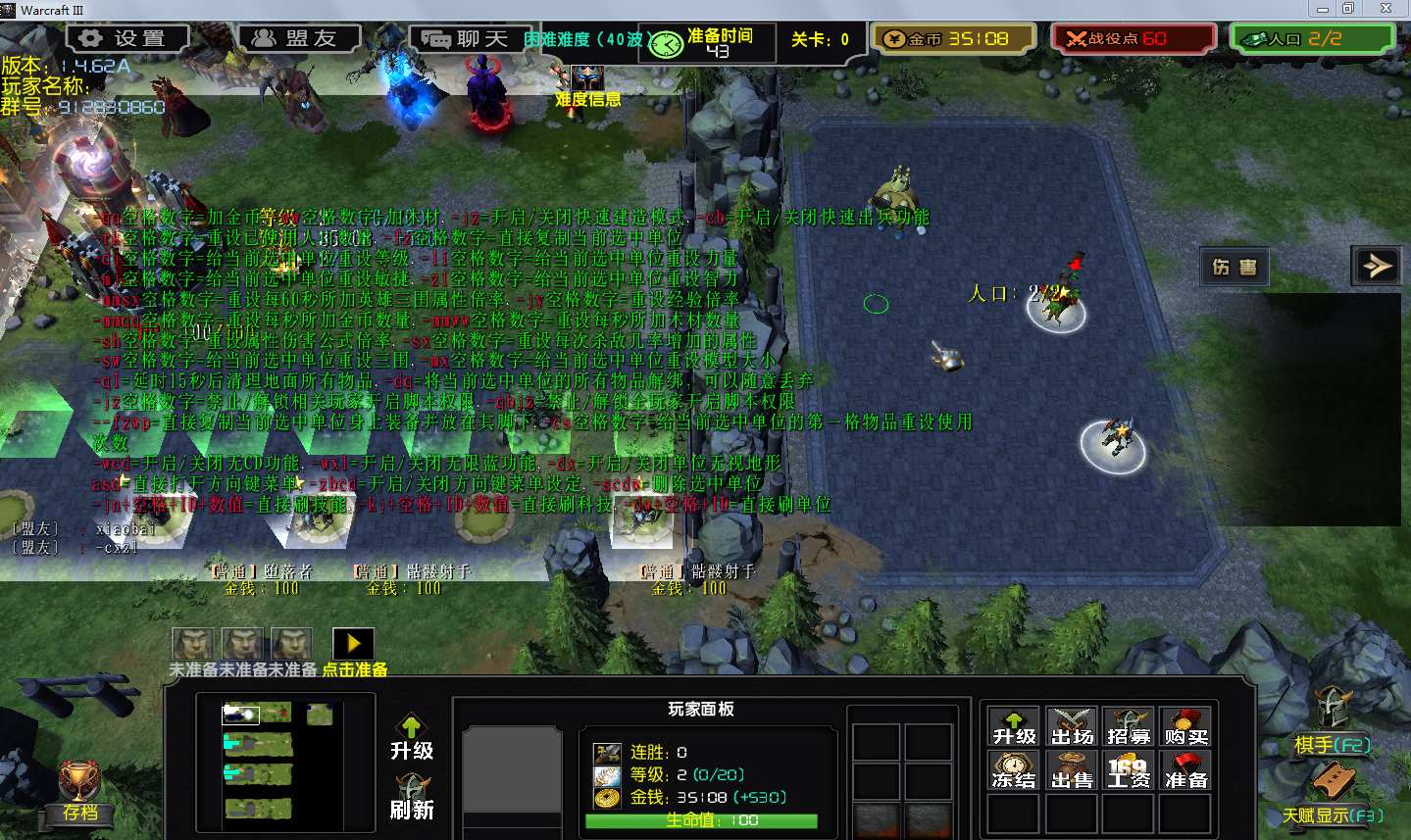The image size is (1411, 840).
Task: Refresh the shop with 刷新
Action: (412, 797)
